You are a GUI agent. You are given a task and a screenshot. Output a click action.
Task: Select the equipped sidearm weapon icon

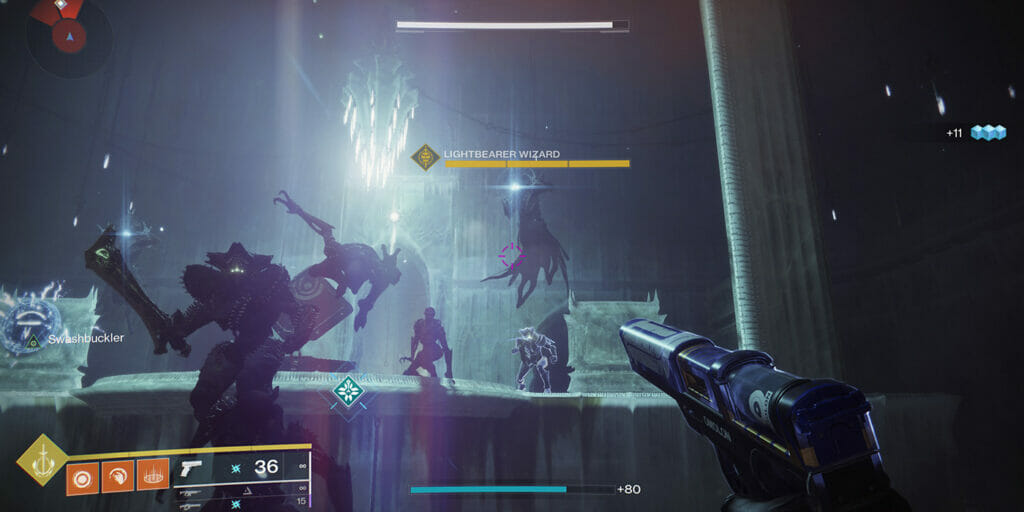coord(191,468)
